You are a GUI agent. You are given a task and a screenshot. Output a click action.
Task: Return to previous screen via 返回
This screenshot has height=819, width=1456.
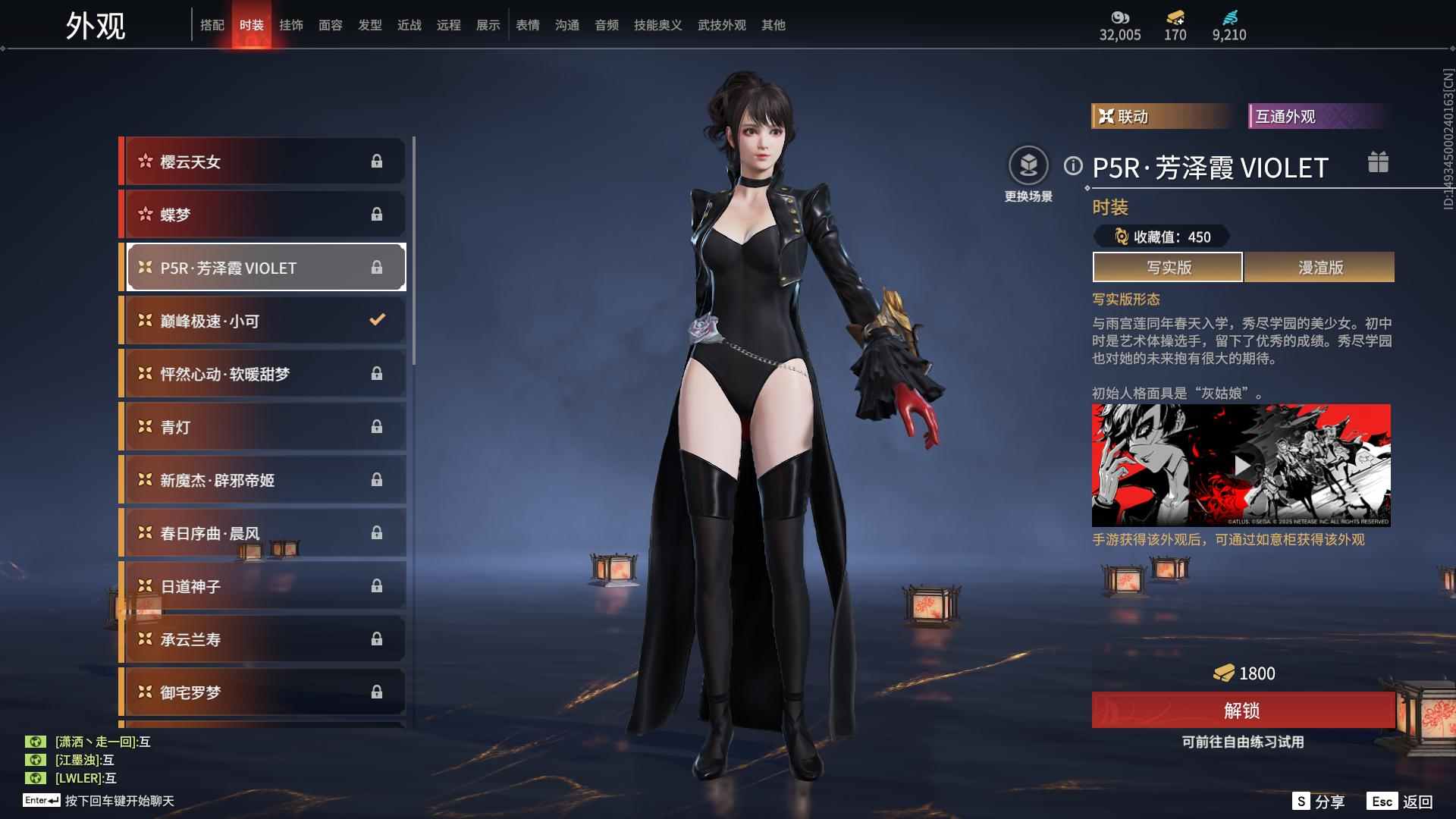coord(1401,802)
